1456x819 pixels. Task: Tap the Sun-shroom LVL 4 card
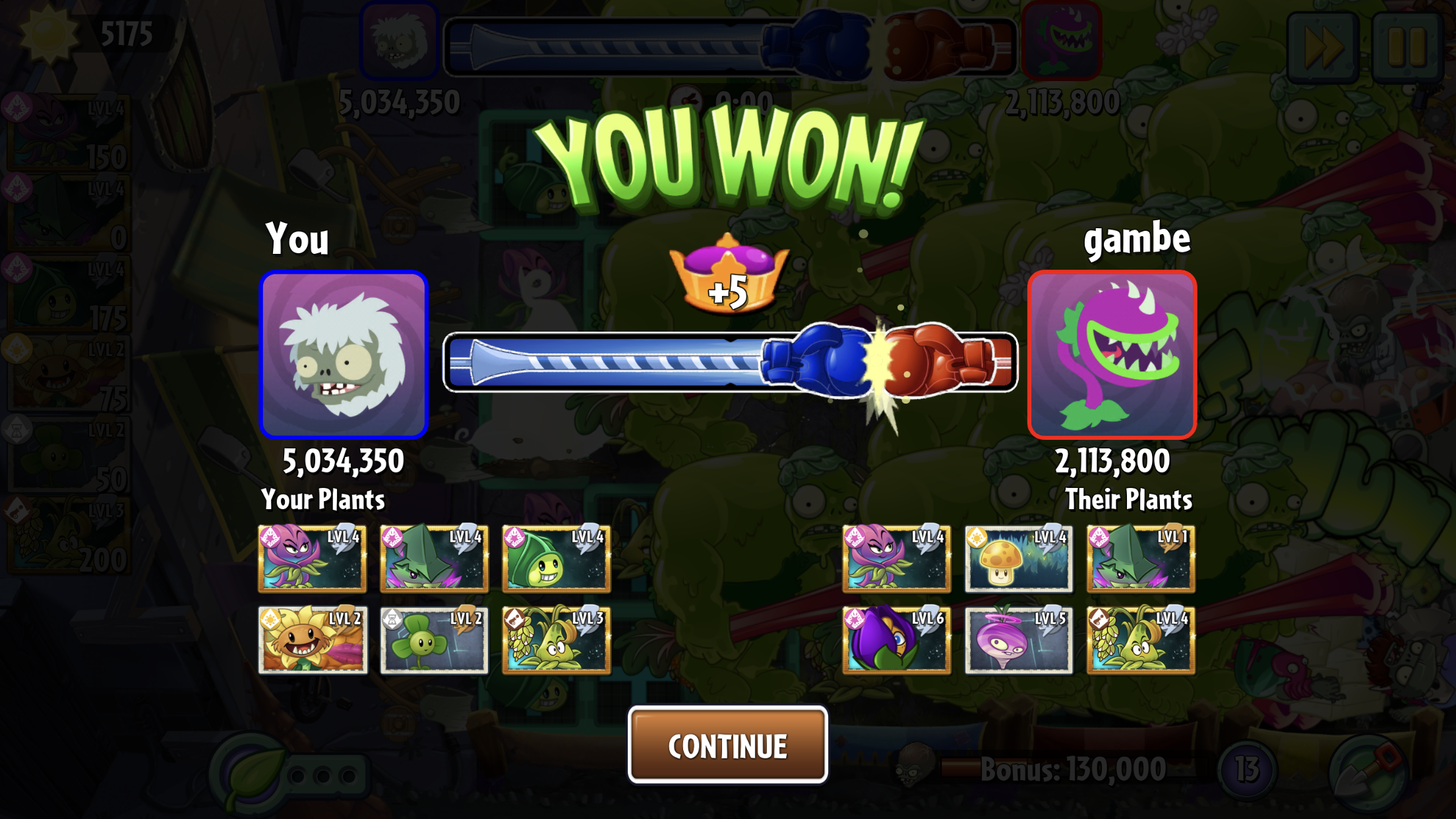1018,559
